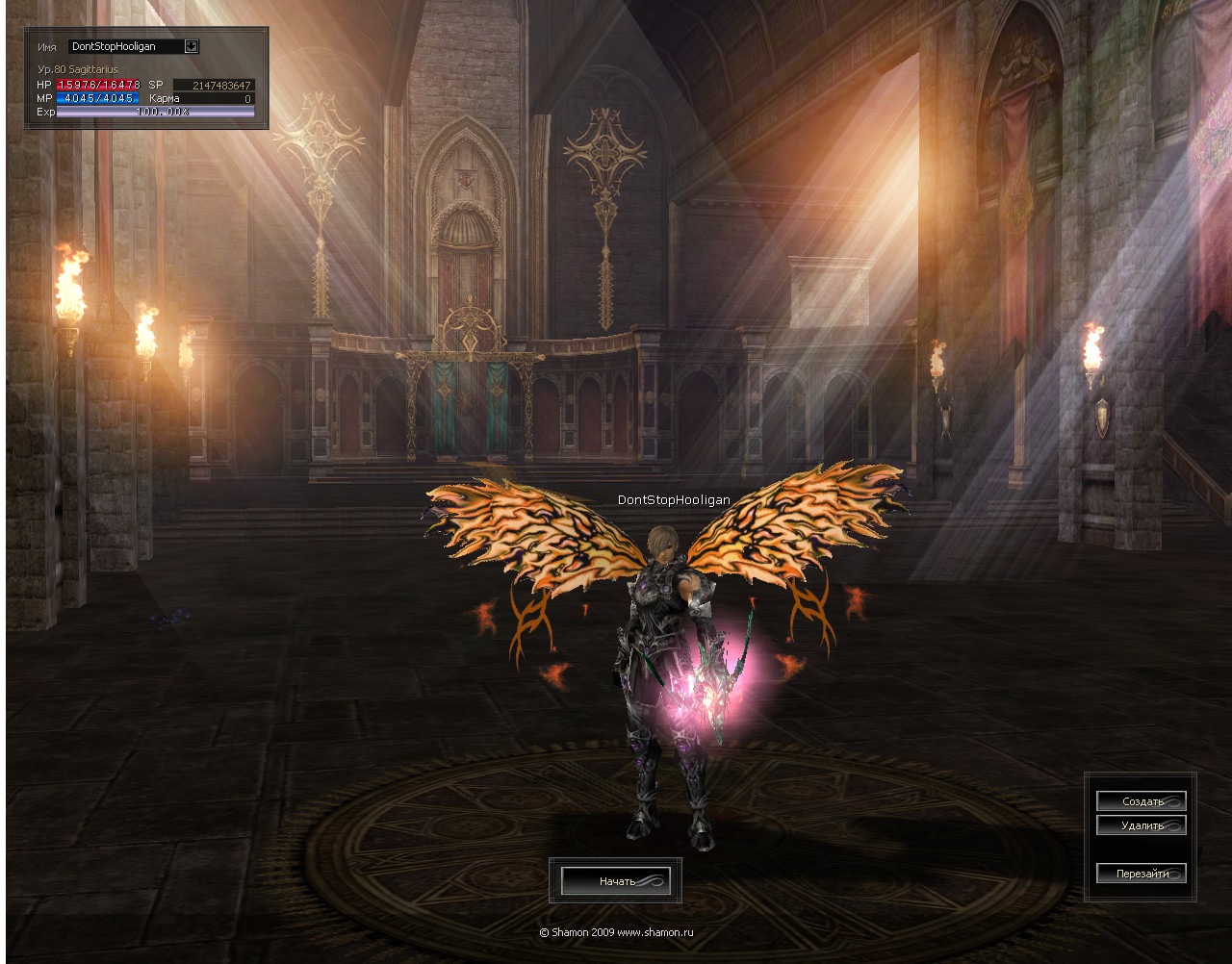Relog with the Перезайти button

1142,874
